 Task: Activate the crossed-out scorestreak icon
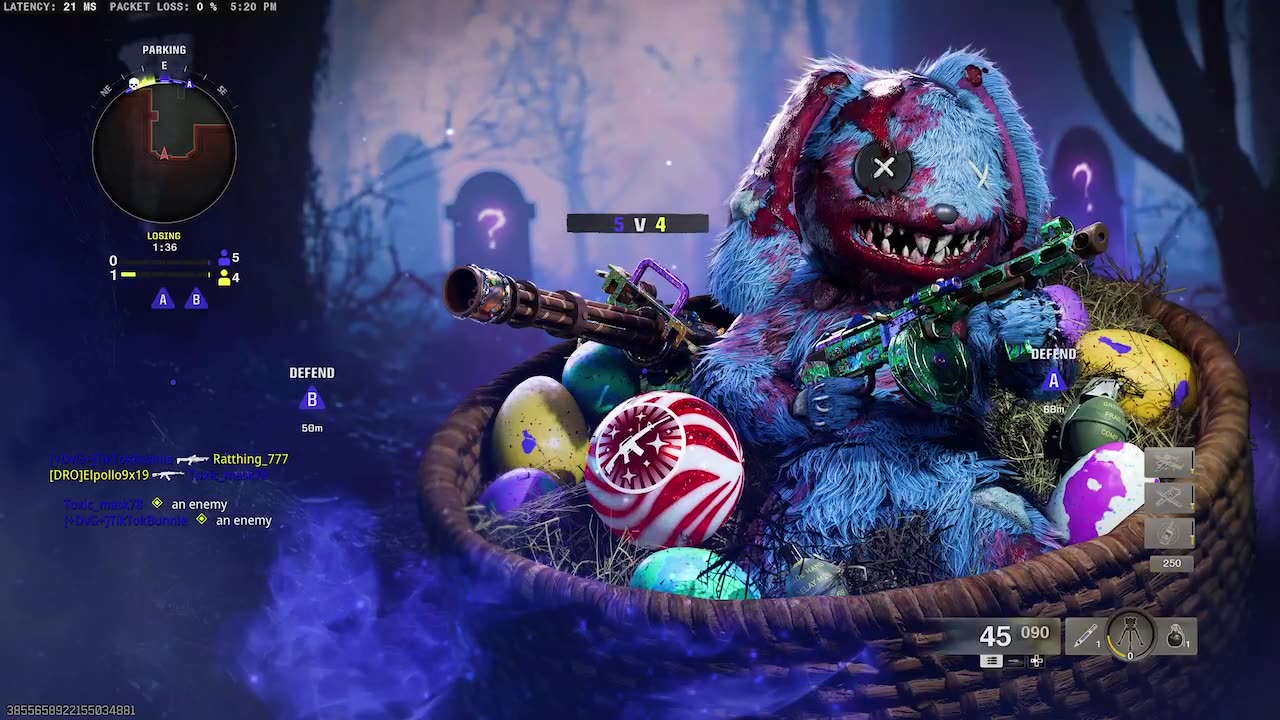(x=1169, y=497)
